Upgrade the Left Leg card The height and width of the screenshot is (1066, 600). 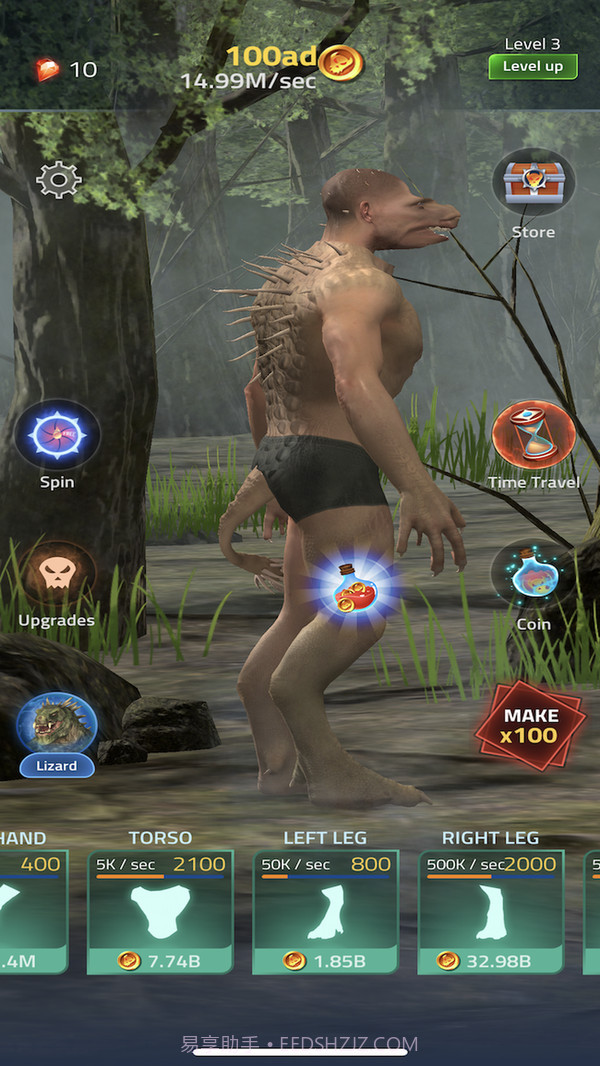pos(325,911)
